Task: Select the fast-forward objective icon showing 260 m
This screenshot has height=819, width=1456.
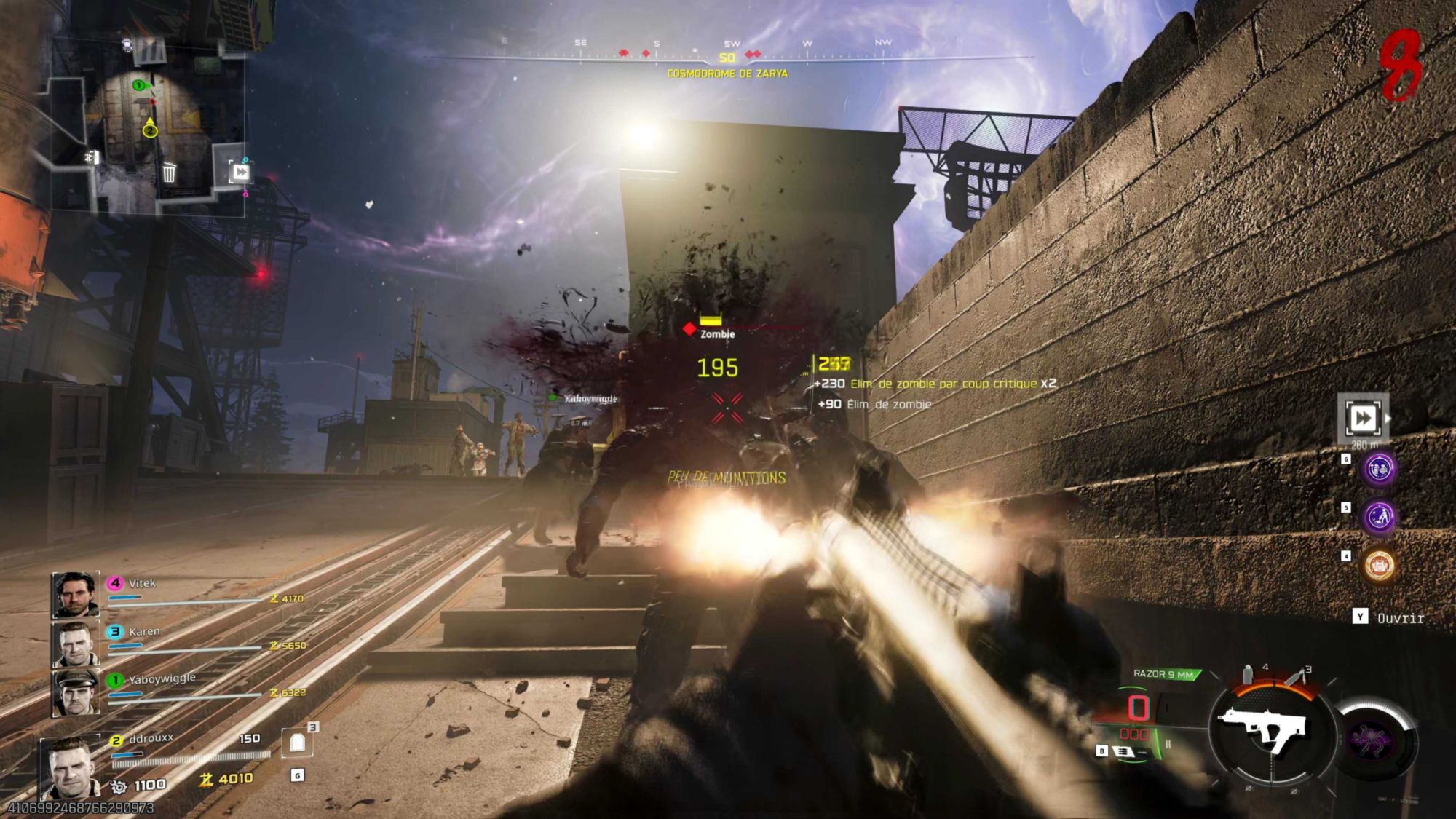Action: pyautogui.click(x=1362, y=418)
